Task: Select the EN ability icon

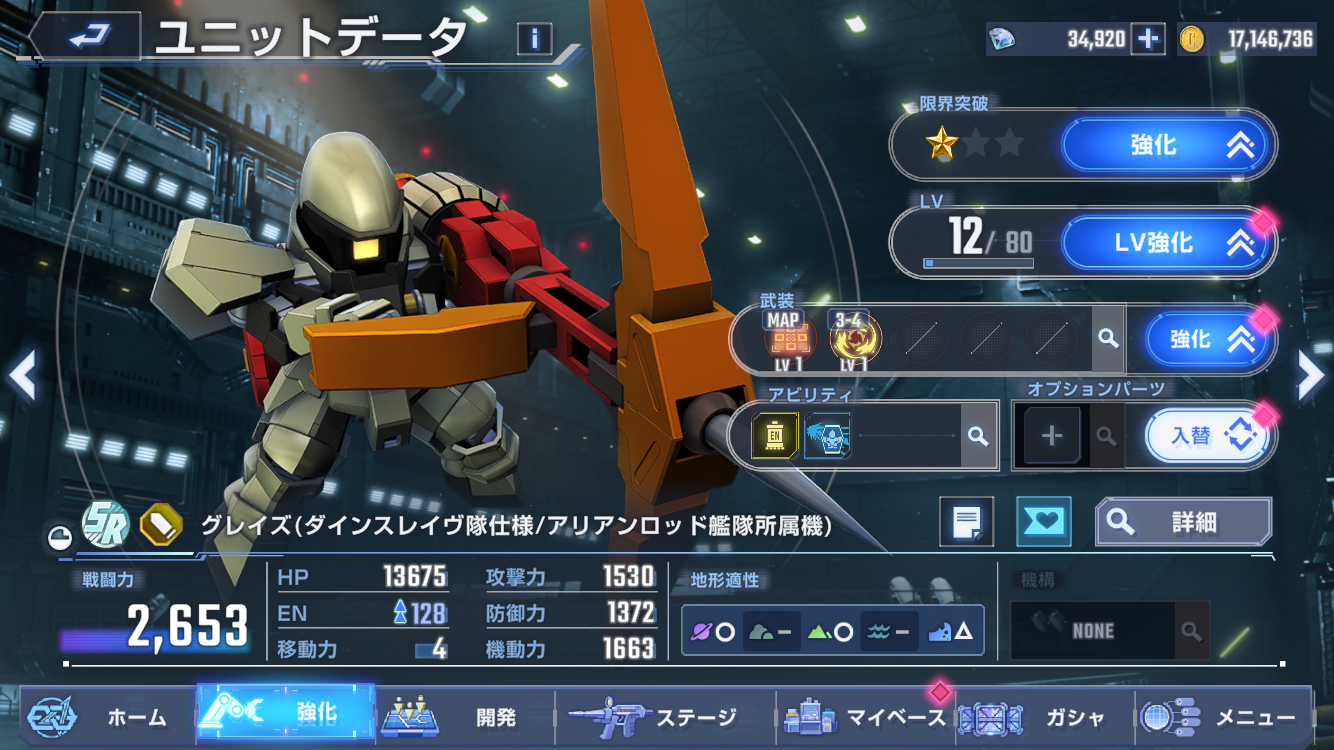Action: (x=774, y=436)
